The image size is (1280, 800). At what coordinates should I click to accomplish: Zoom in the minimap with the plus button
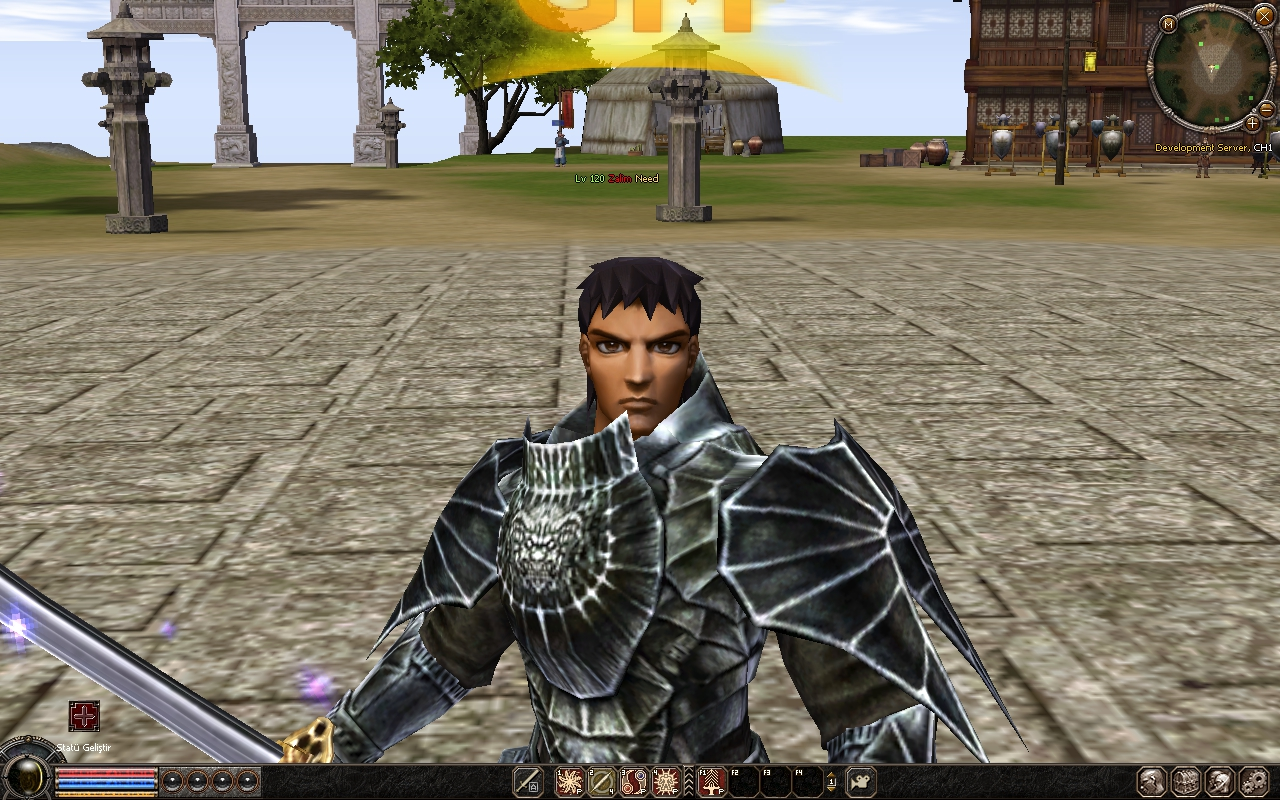1252,123
